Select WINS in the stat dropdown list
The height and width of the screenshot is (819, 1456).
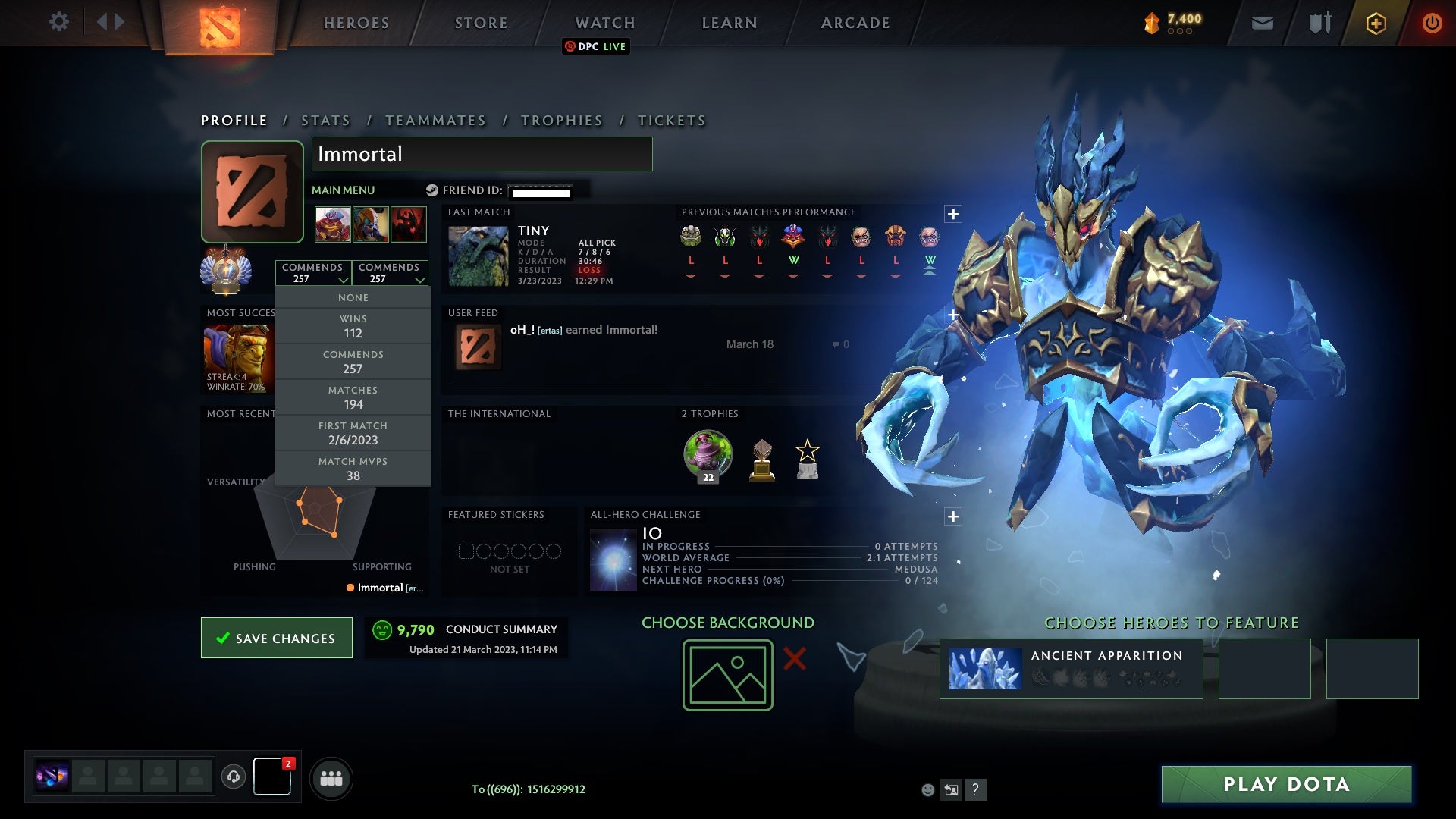tap(353, 325)
